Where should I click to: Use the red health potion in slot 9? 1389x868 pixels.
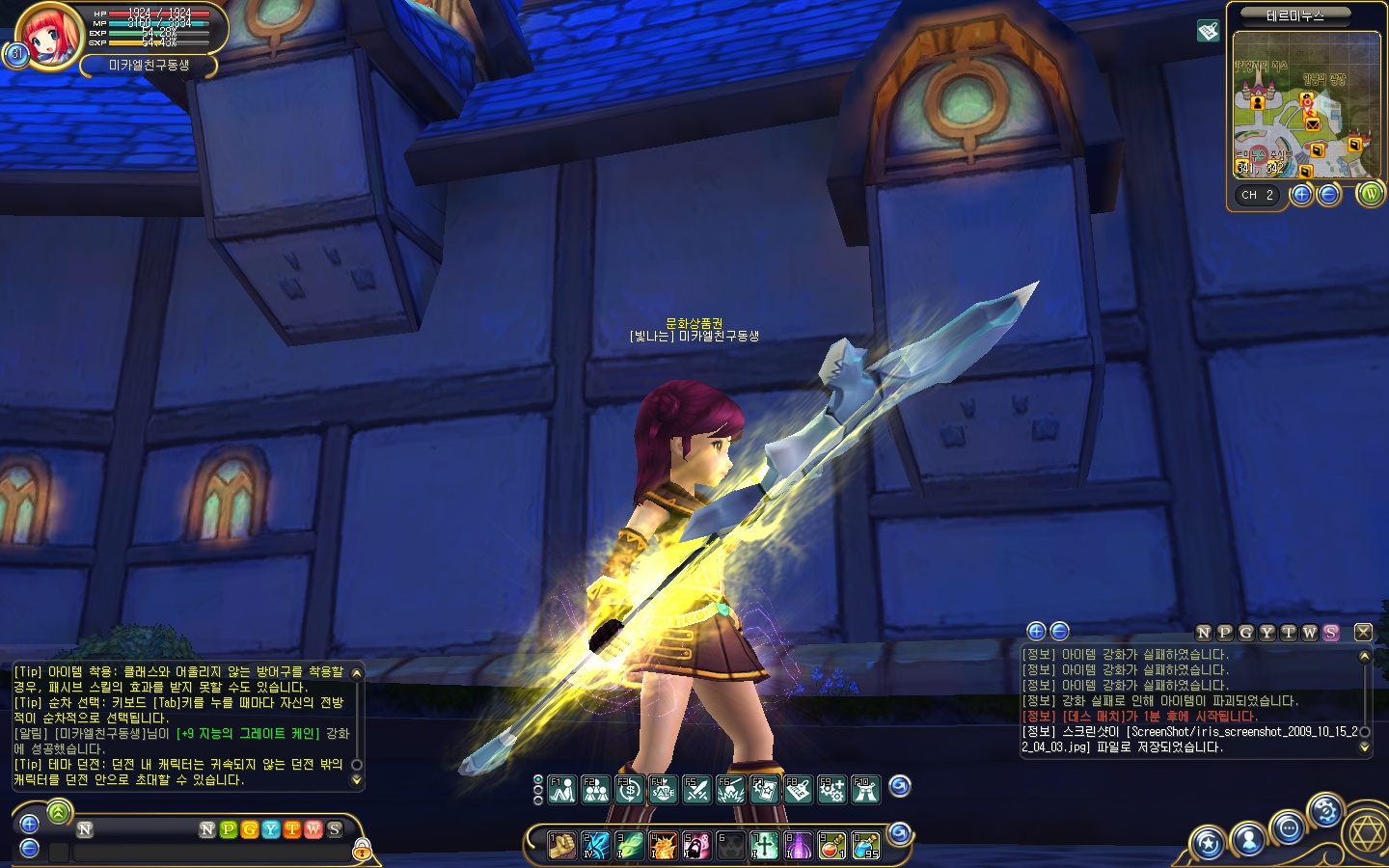pos(831,846)
